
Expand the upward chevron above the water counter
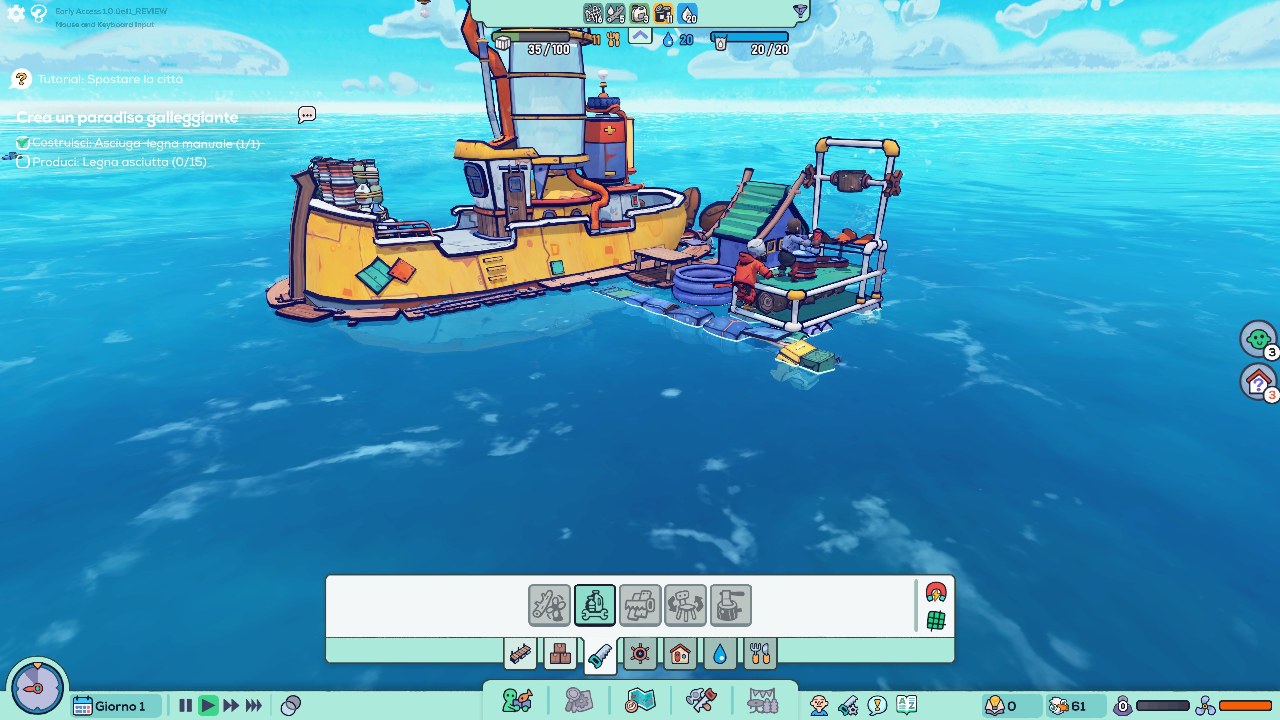tap(640, 37)
